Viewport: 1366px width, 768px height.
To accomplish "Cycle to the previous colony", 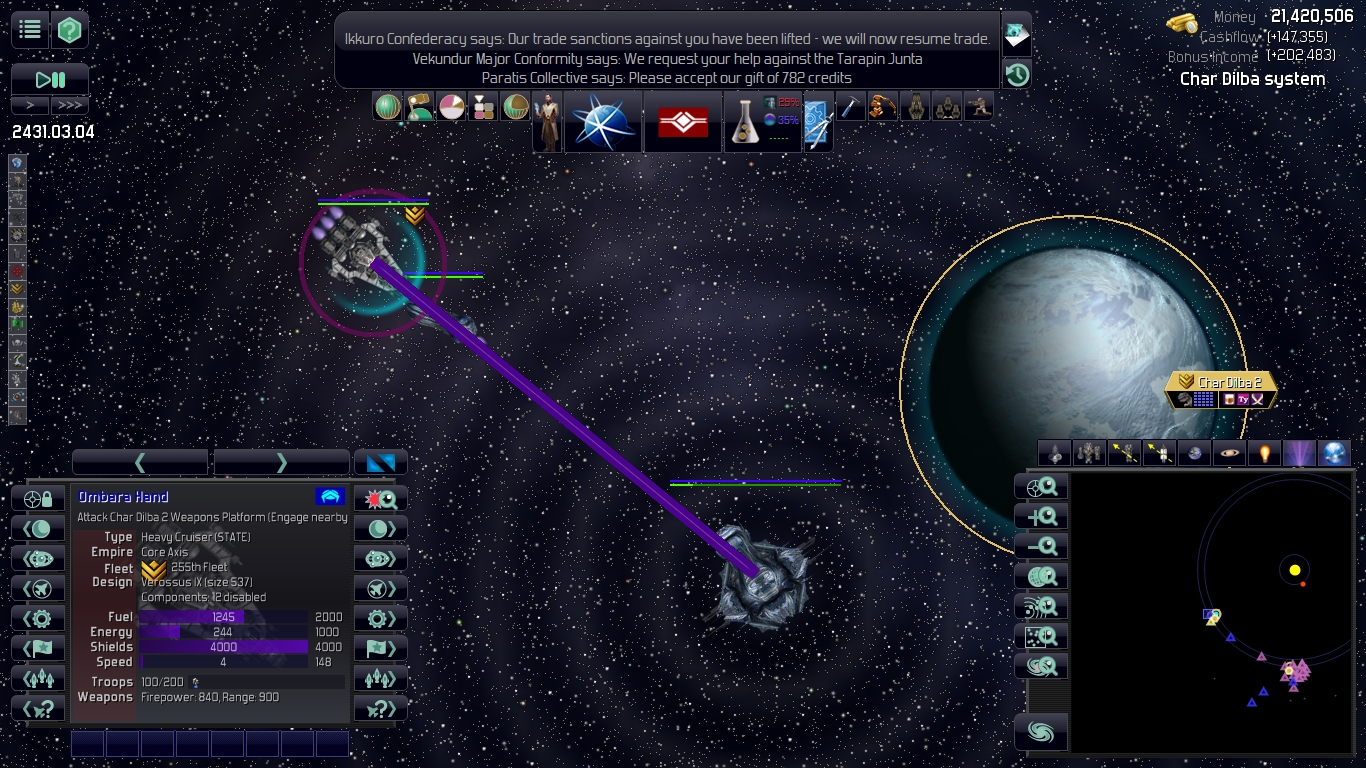I will point(38,529).
